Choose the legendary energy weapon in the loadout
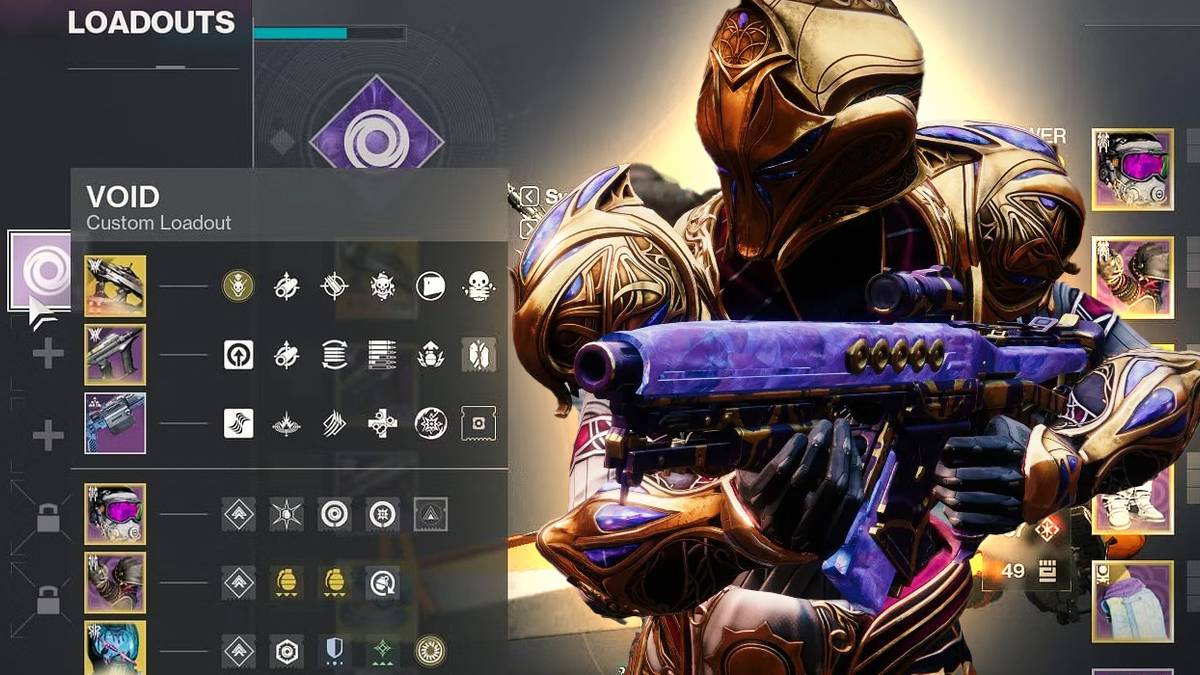The height and width of the screenshot is (675, 1200). point(115,354)
